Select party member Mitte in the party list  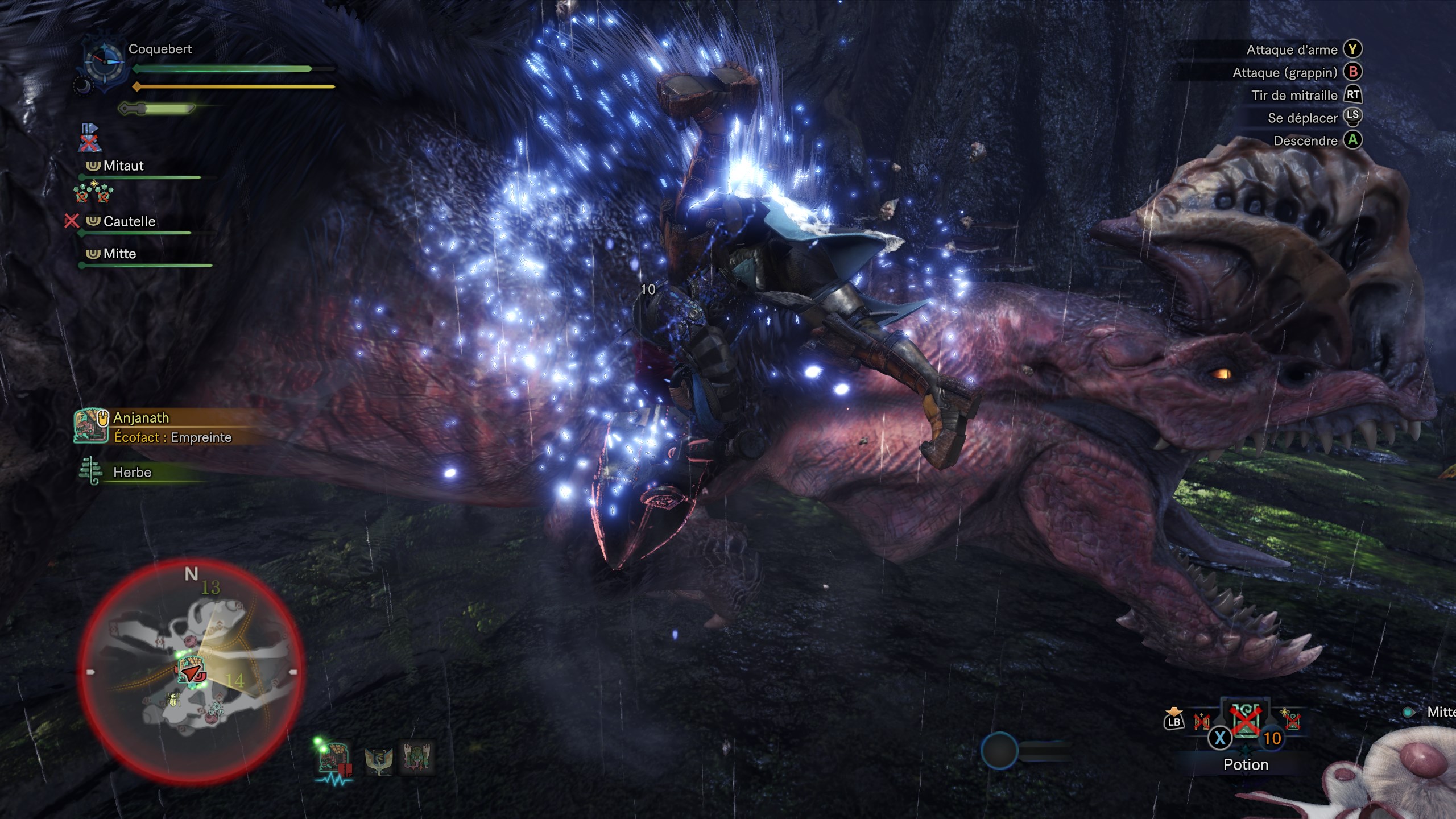[x=119, y=254]
